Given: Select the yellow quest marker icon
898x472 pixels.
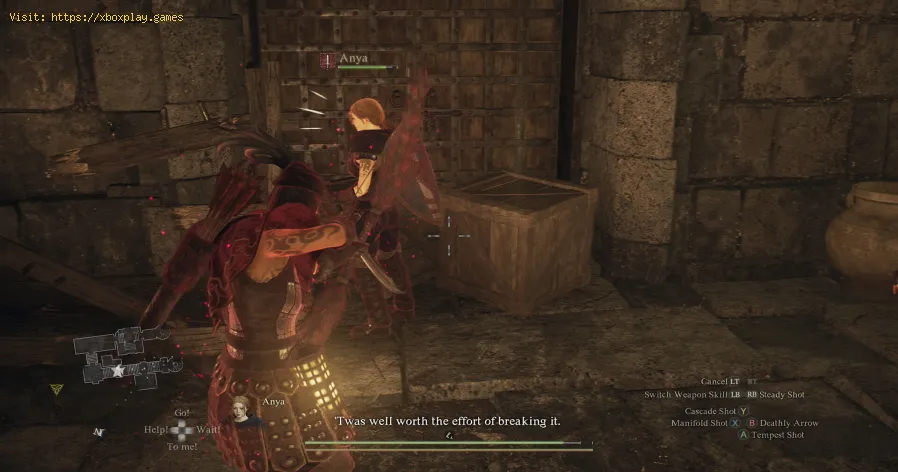Looking at the screenshot, I should click(x=58, y=388).
